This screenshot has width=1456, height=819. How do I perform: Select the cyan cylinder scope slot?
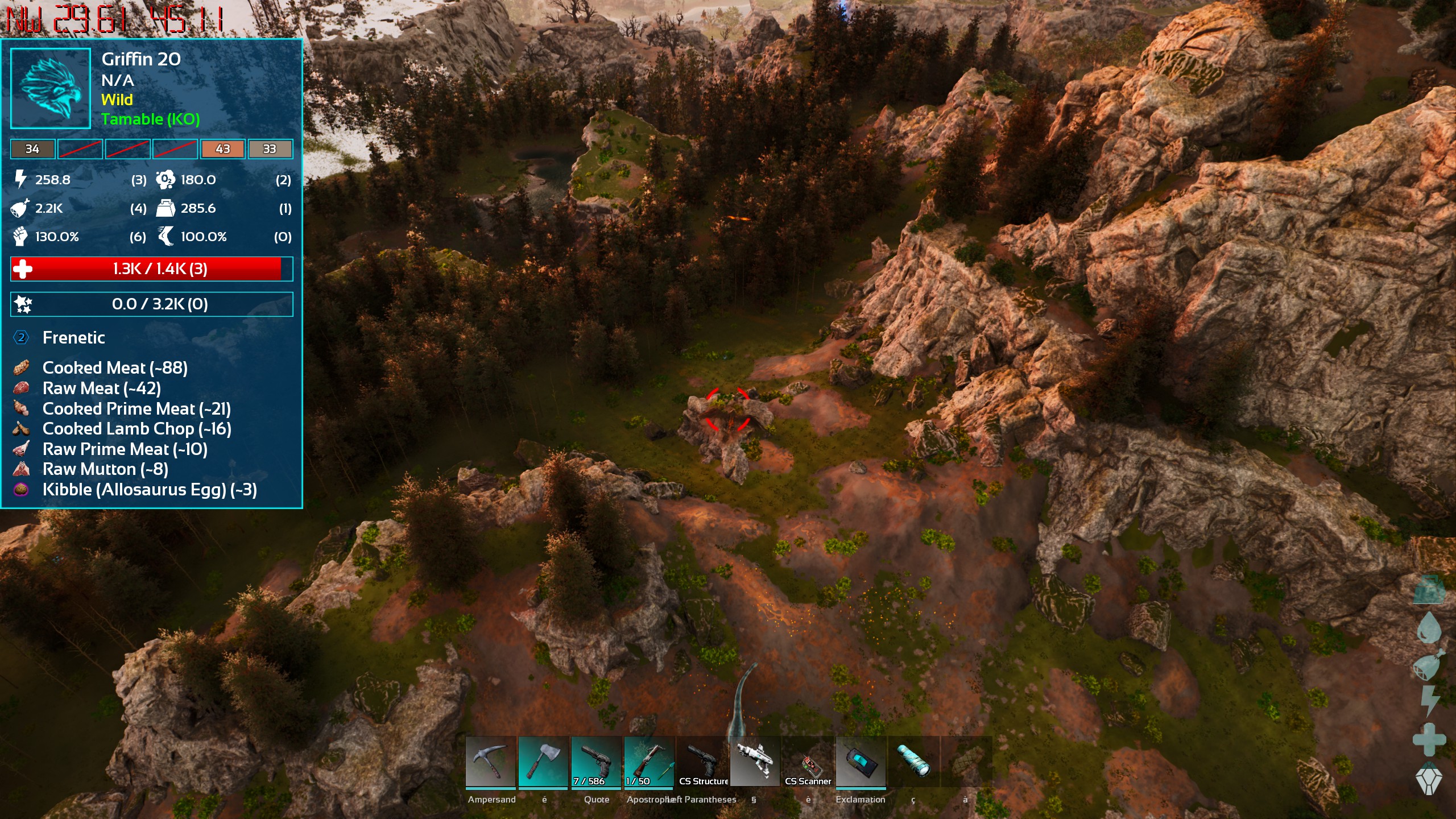pyautogui.click(x=913, y=762)
